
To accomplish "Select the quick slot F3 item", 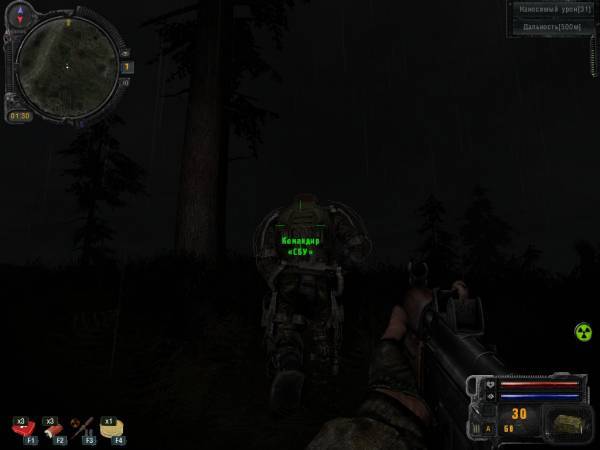I will pyautogui.click(x=81, y=427).
